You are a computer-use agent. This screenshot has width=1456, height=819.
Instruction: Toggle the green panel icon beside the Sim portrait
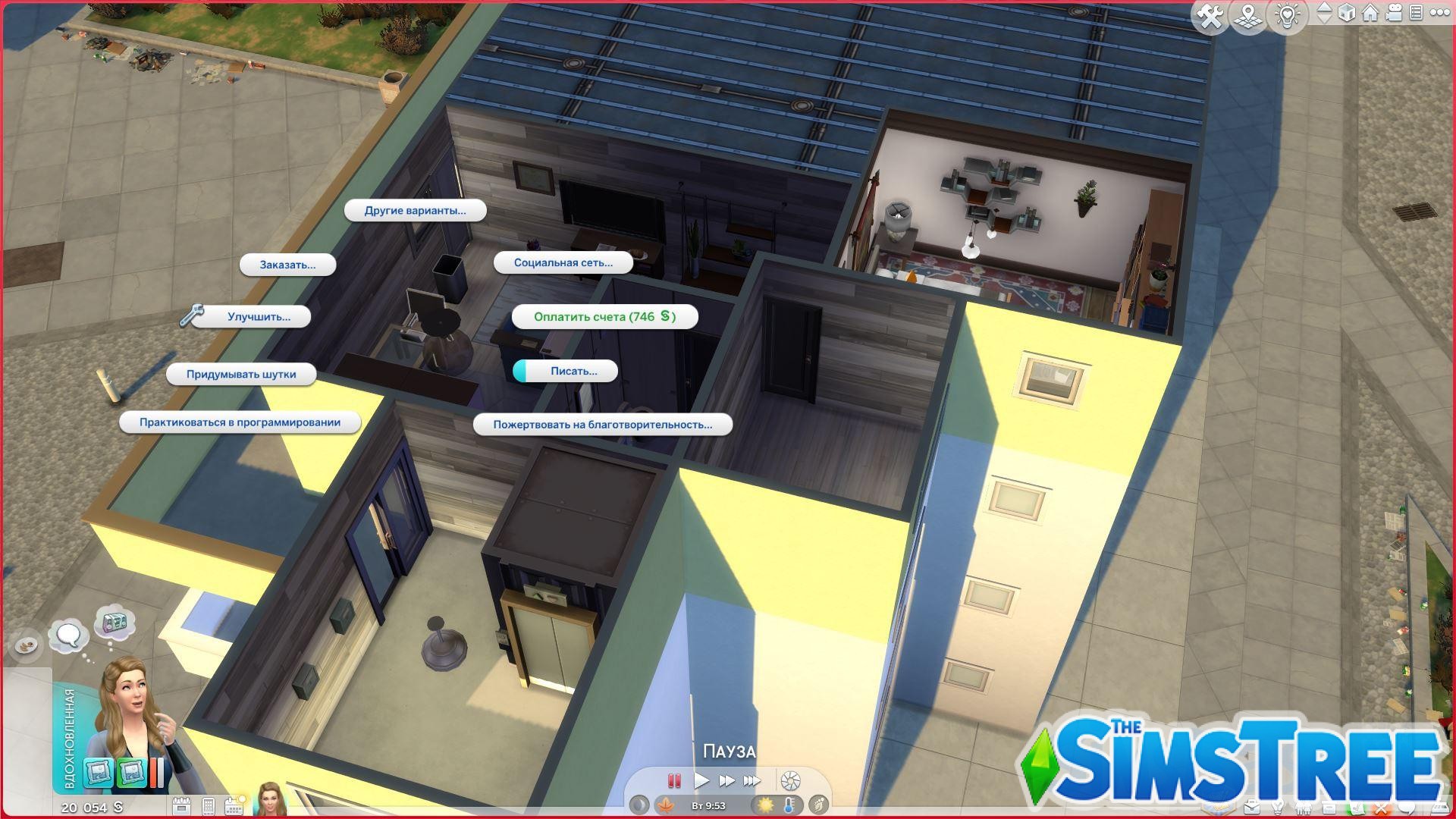point(131,772)
